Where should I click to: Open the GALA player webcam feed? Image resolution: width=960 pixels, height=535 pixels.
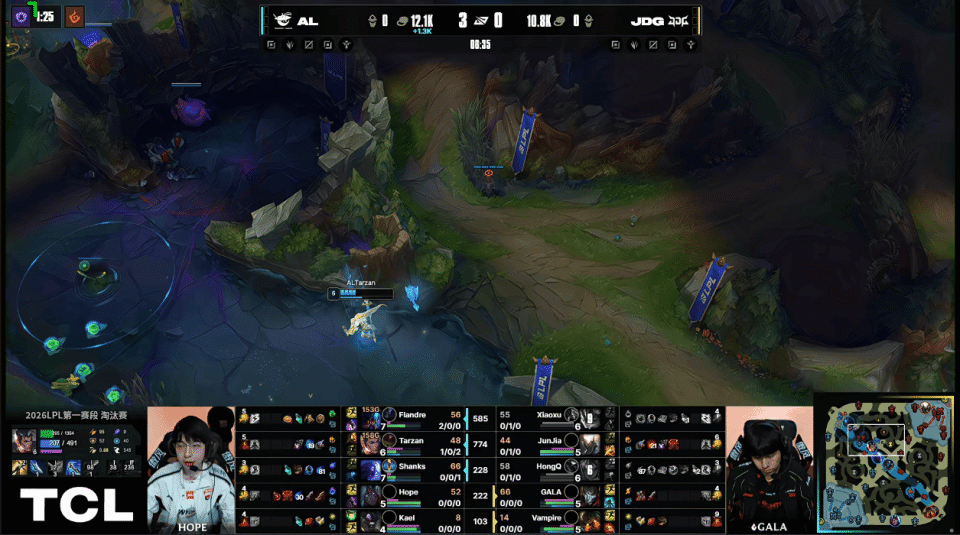pos(768,468)
